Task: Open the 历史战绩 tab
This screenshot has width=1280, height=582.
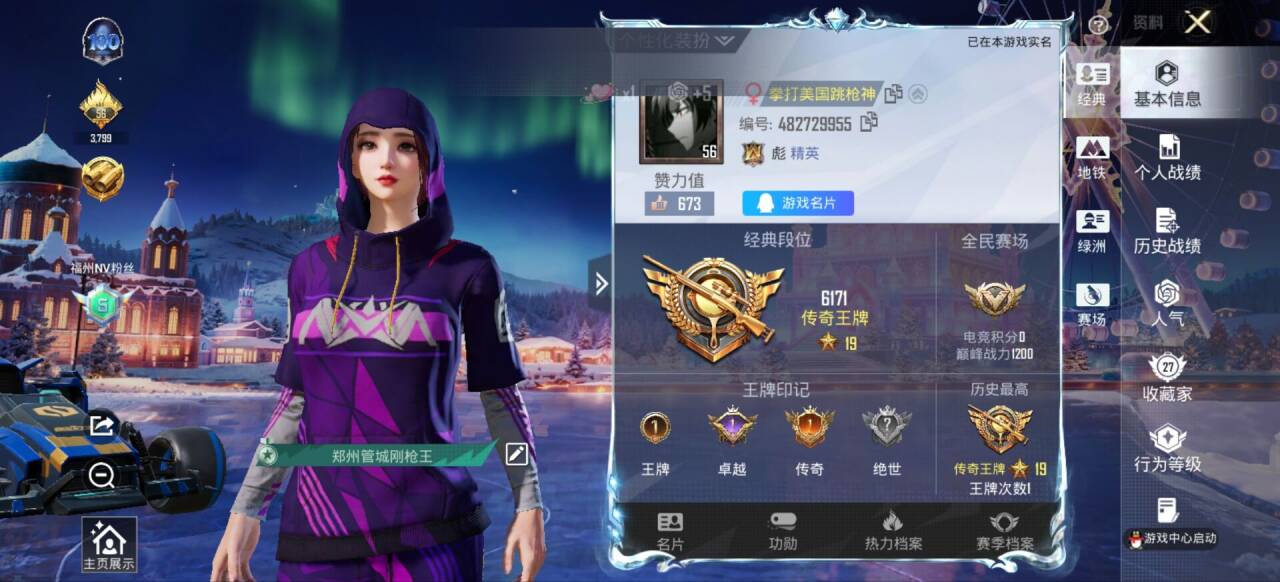Action: pos(1167,231)
